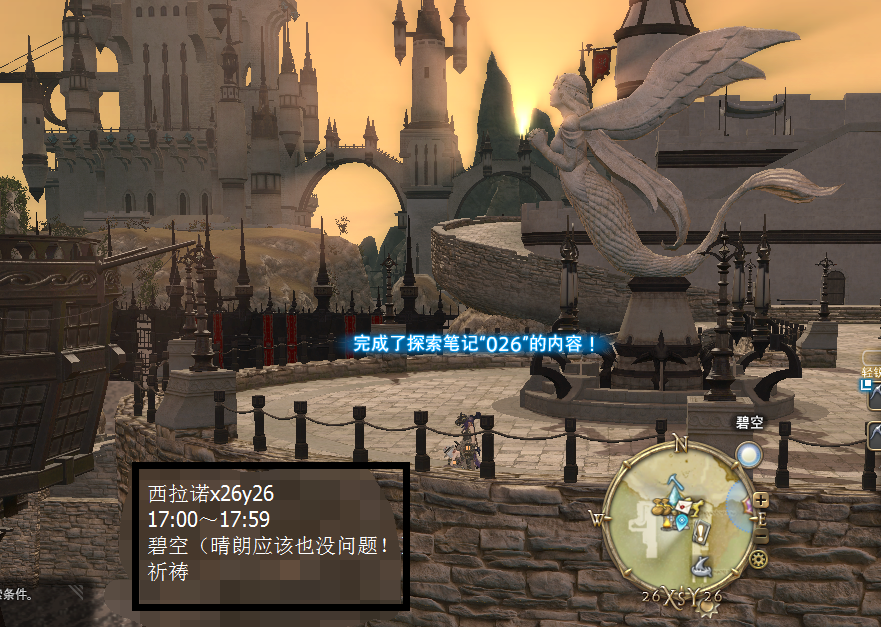Screen dimensions: 881x627
Task: Select the mail letter marker on minimap
Action: point(683,506)
